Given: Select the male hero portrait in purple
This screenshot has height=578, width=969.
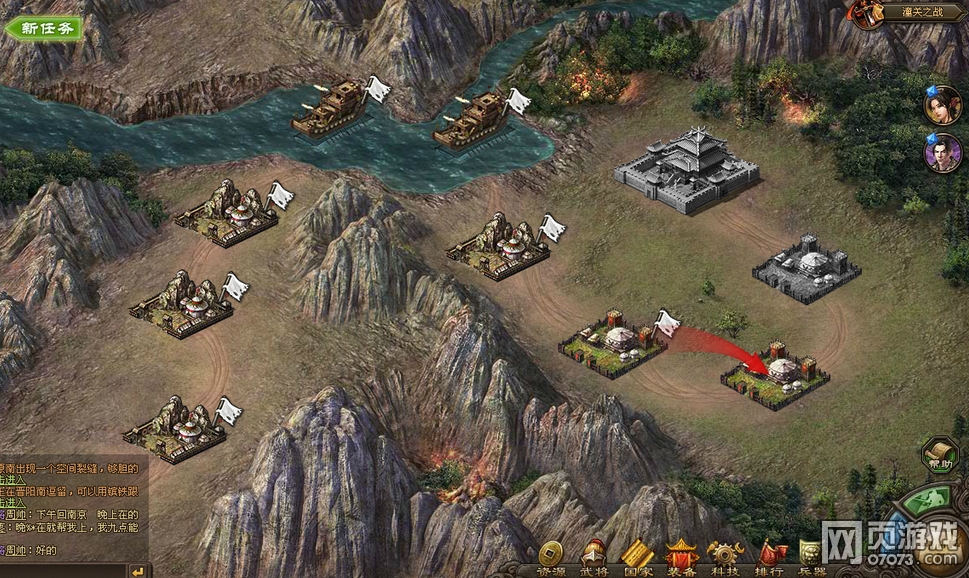Looking at the screenshot, I should [x=943, y=153].
